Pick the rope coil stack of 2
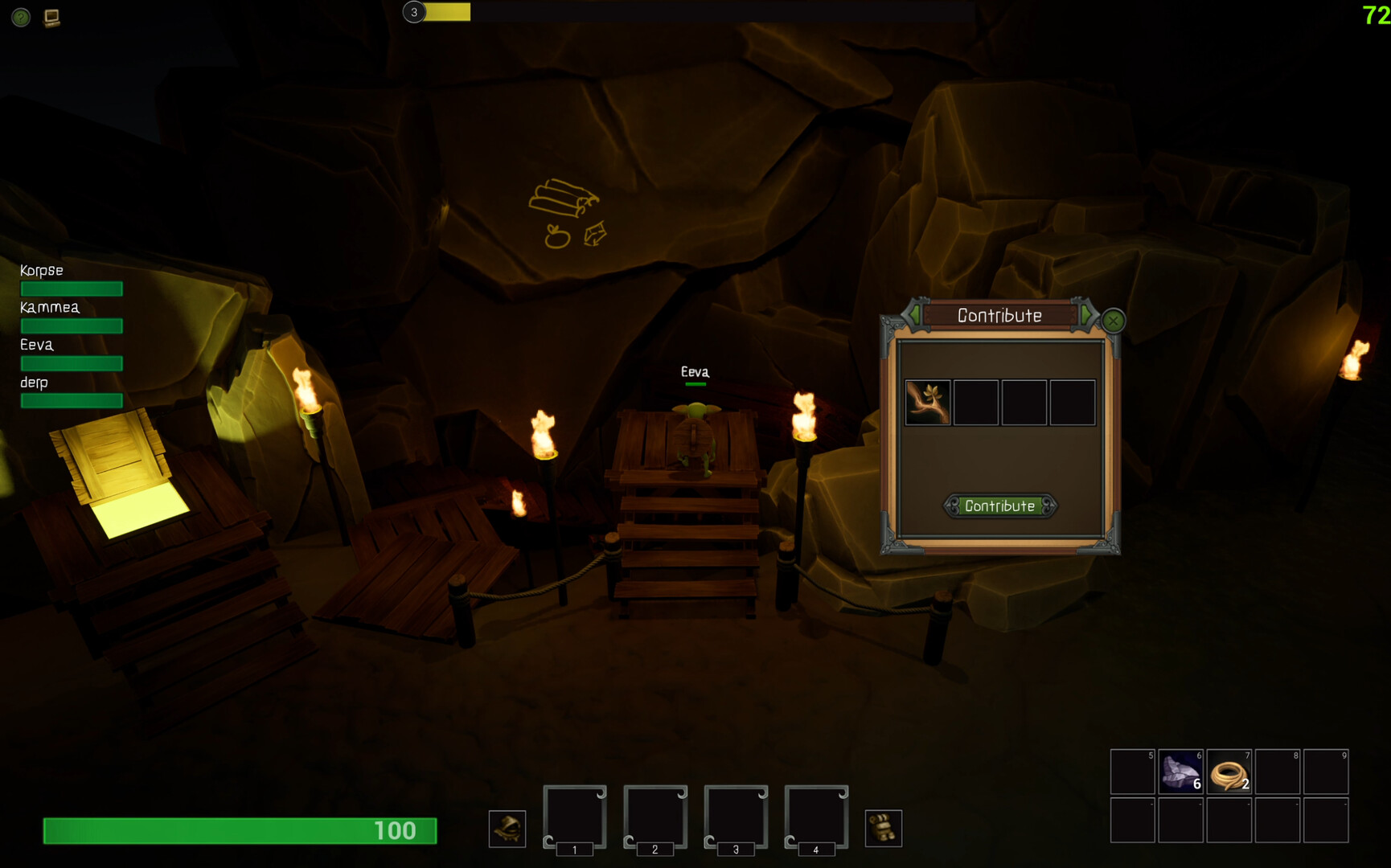The image size is (1391, 868). 1229,772
